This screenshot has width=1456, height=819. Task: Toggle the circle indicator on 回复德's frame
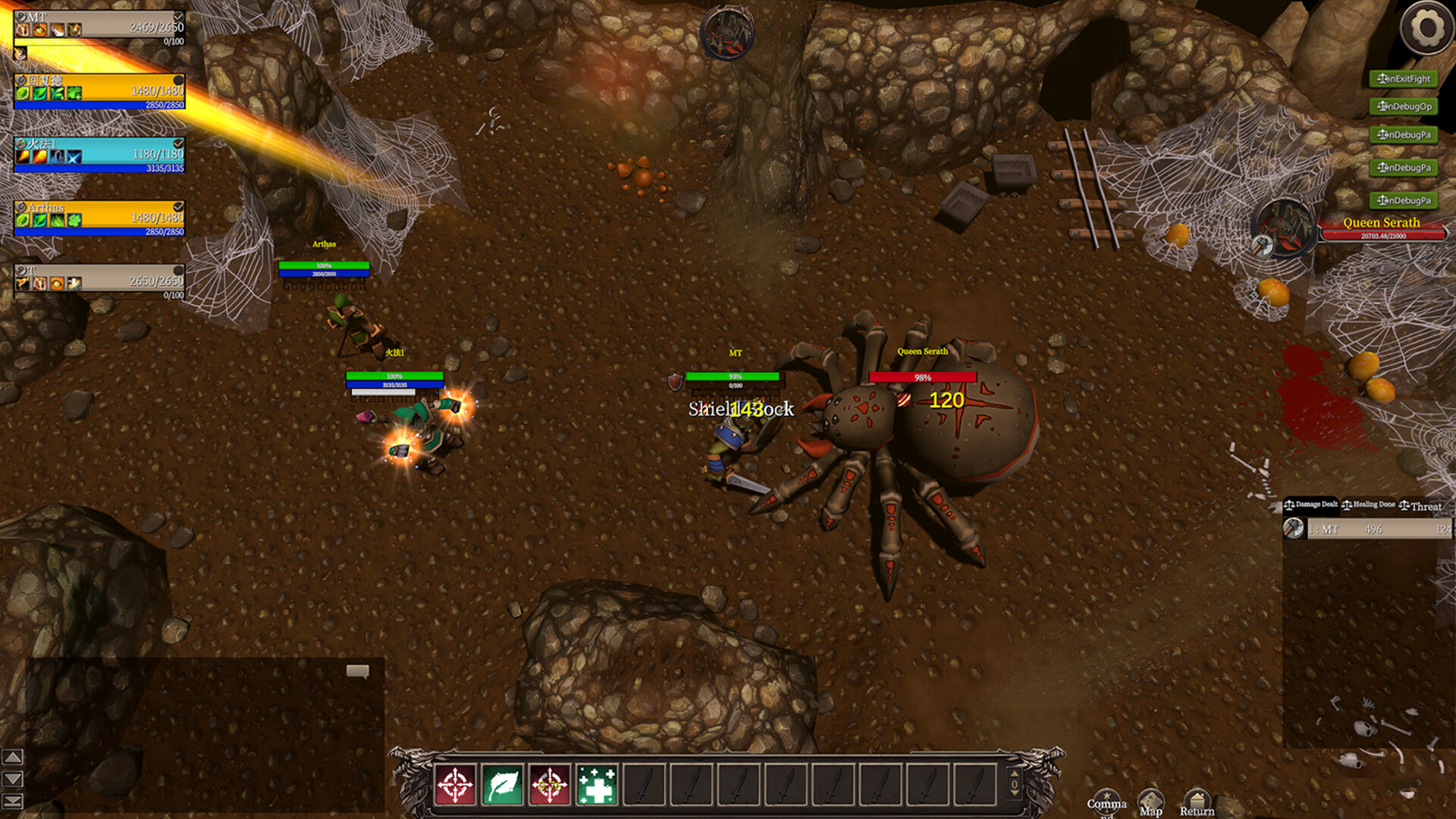pyautogui.click(x=178, y=80)
